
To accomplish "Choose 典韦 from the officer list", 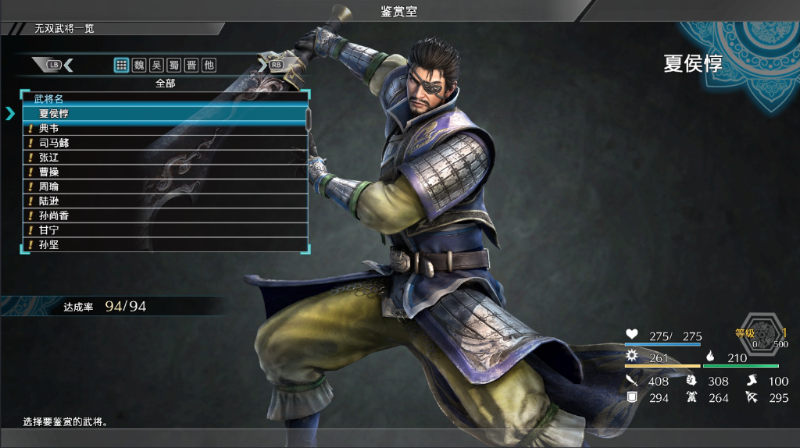I will (x=165, y=129).
